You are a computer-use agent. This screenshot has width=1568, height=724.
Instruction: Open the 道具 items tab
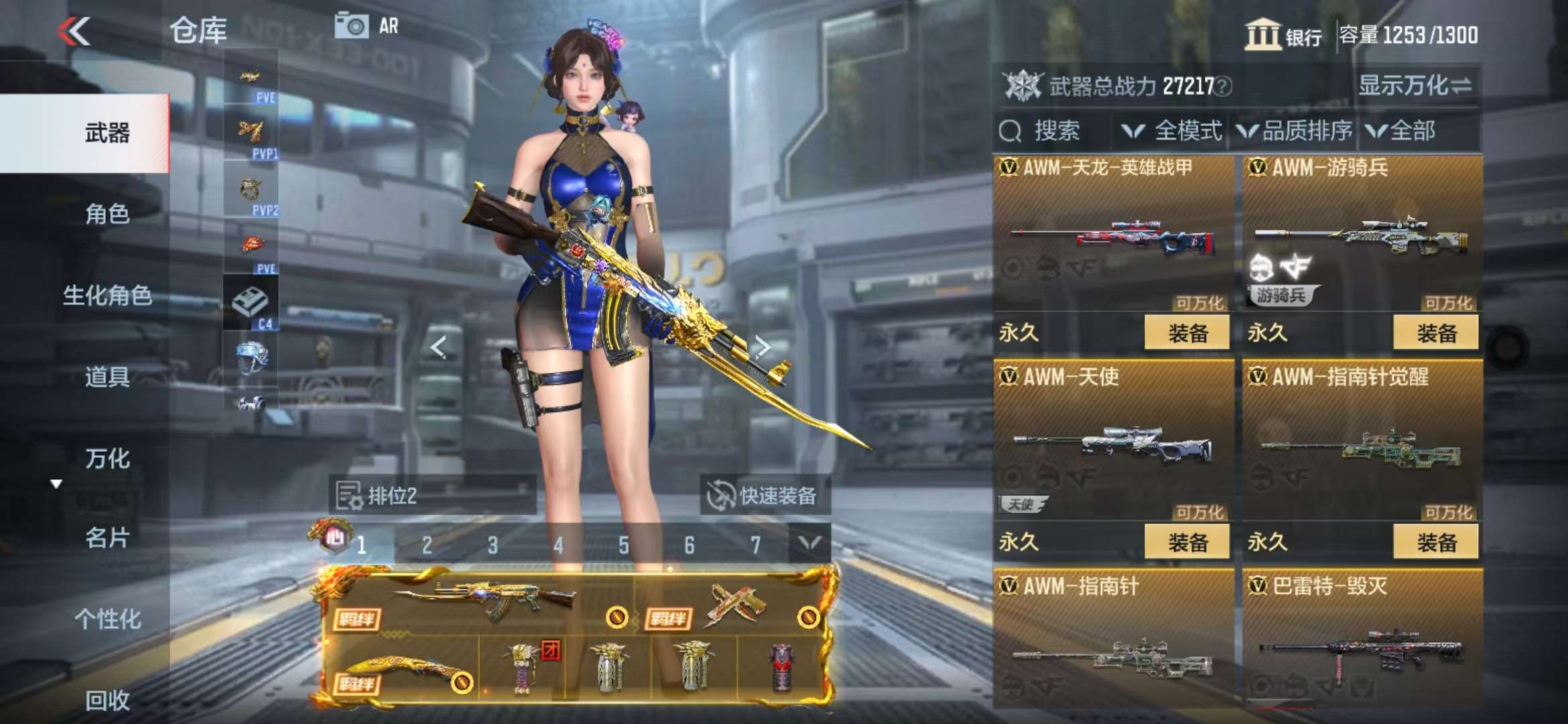[x=107, y=377]
